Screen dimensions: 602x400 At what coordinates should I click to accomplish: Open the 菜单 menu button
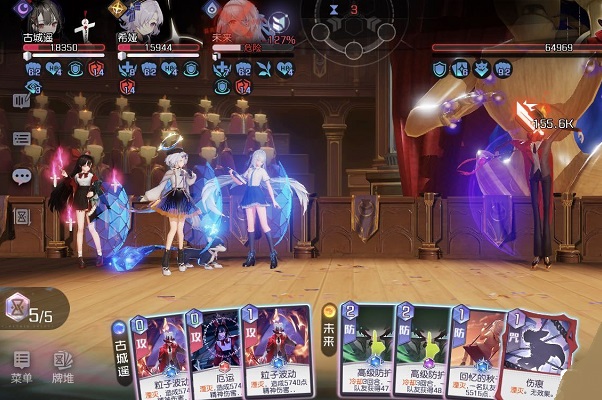(x=21, y=365)
